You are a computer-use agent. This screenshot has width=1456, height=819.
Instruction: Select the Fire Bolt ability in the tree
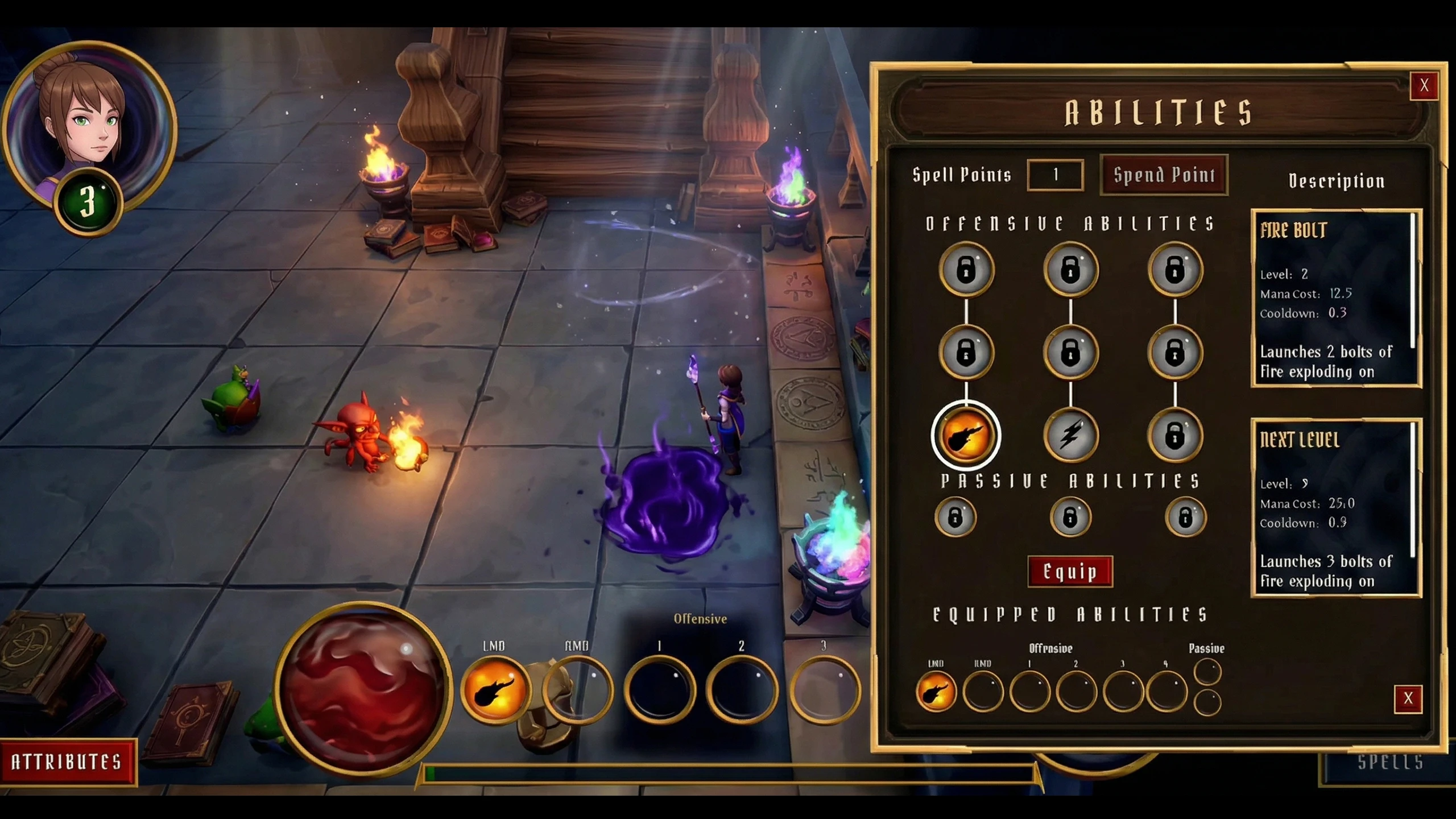pos(966,435)
